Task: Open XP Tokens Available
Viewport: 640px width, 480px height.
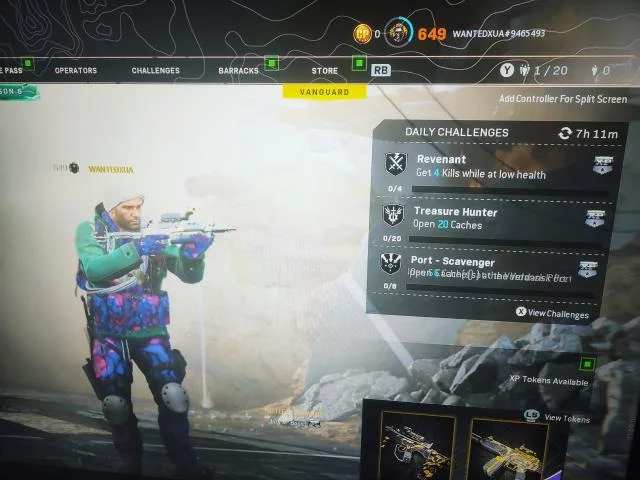Action: point(549,381)
